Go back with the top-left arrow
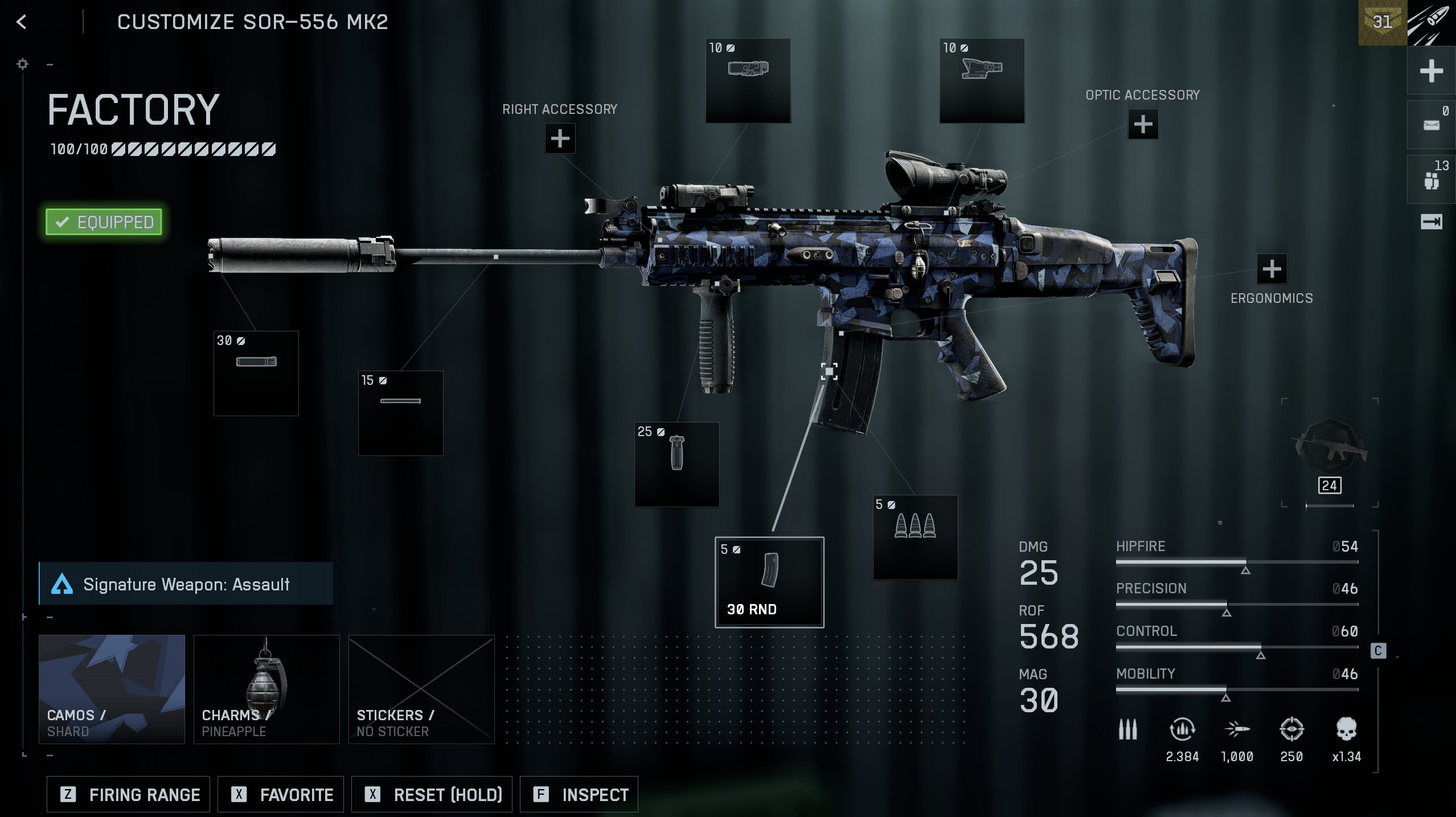This screenshot has height=817, width=1456. click(22, 22)
